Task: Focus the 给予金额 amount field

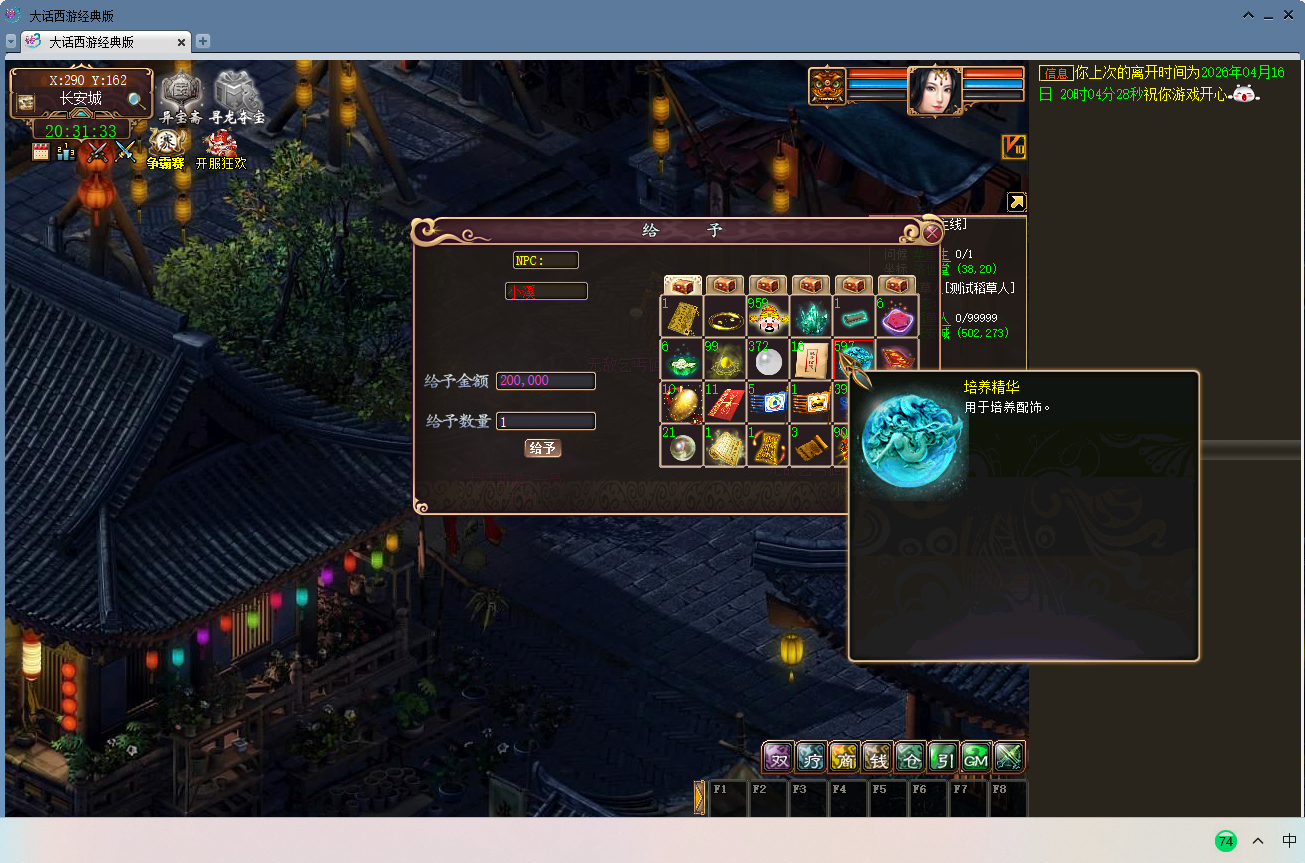Action: click(546, 381)
